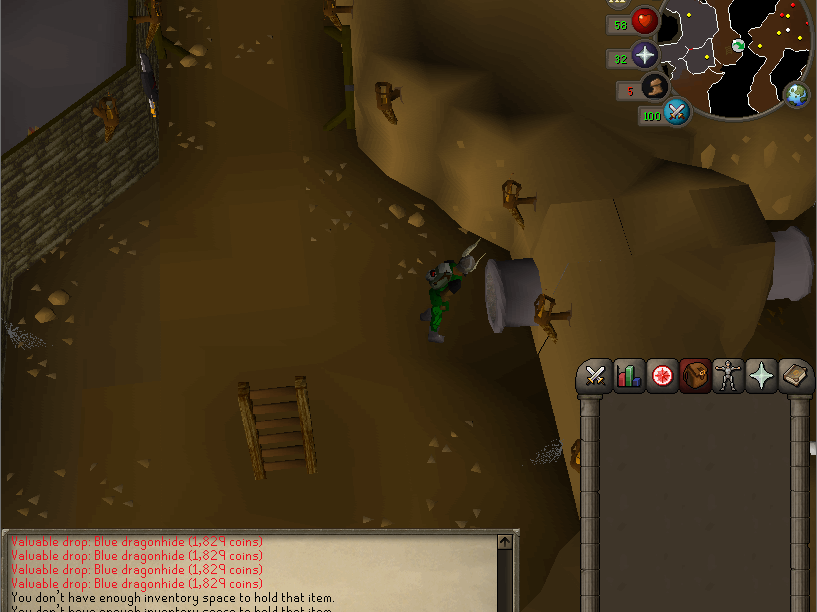Screen dimensions: 817x612
Task: Click the Hitpoints heart orb
Action: [645, 21]
